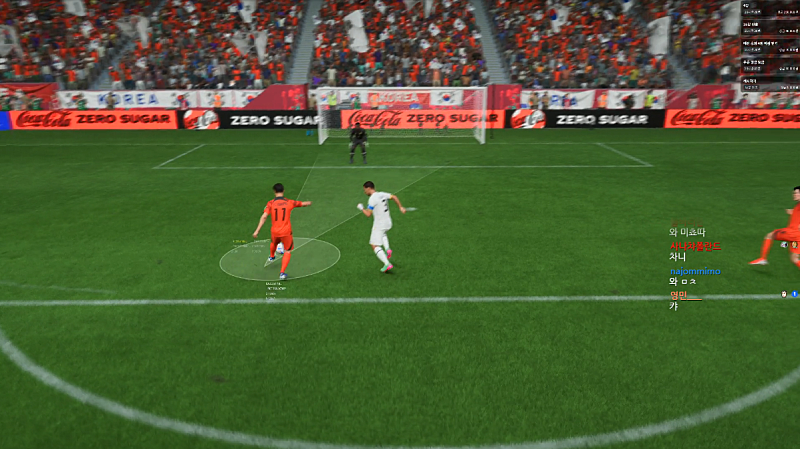800x449 pixels.
Task: Open the red username 사나차를란드 in chat
Action: 695,245
